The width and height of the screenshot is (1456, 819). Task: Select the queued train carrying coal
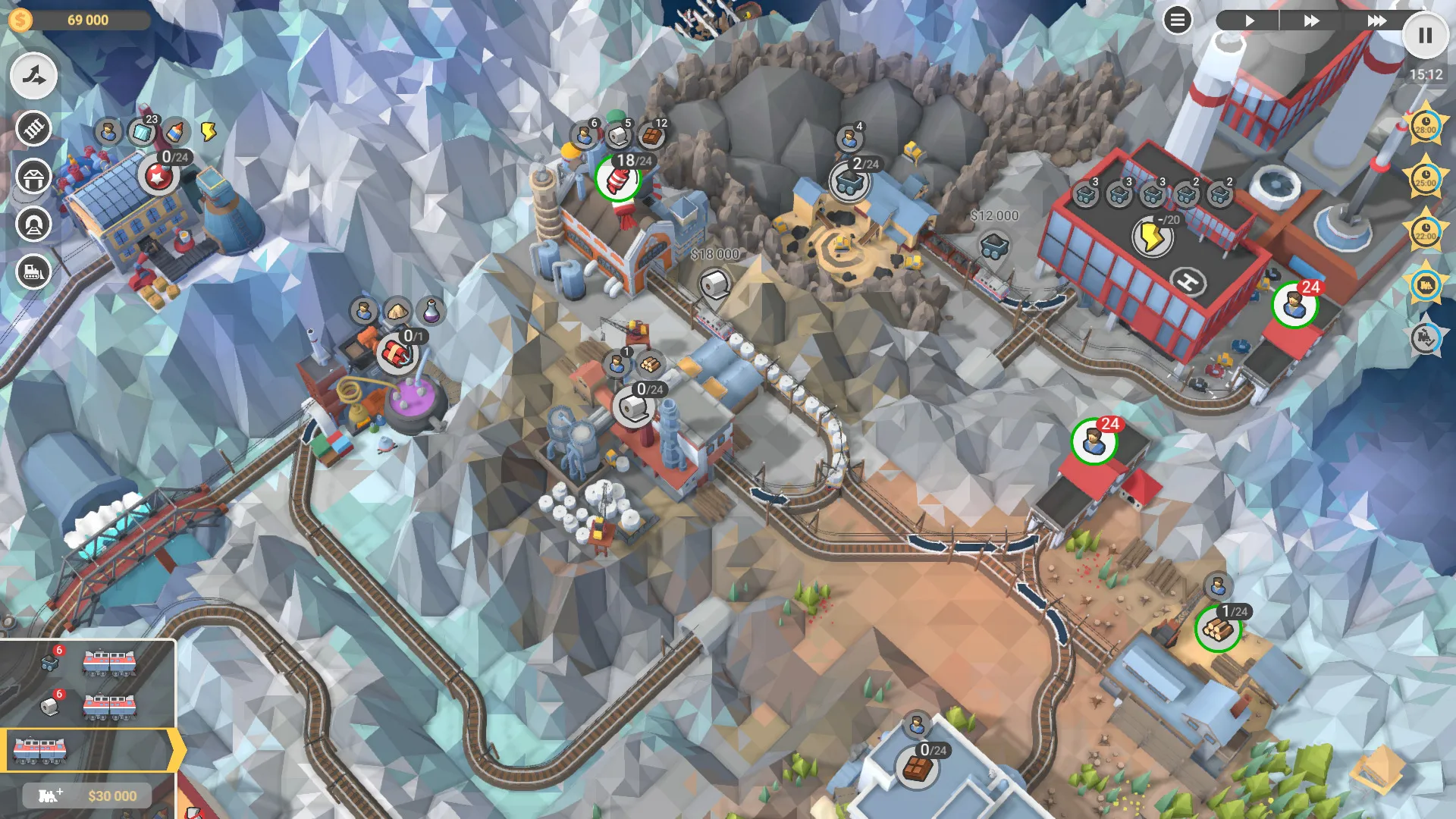click(109, 663)
